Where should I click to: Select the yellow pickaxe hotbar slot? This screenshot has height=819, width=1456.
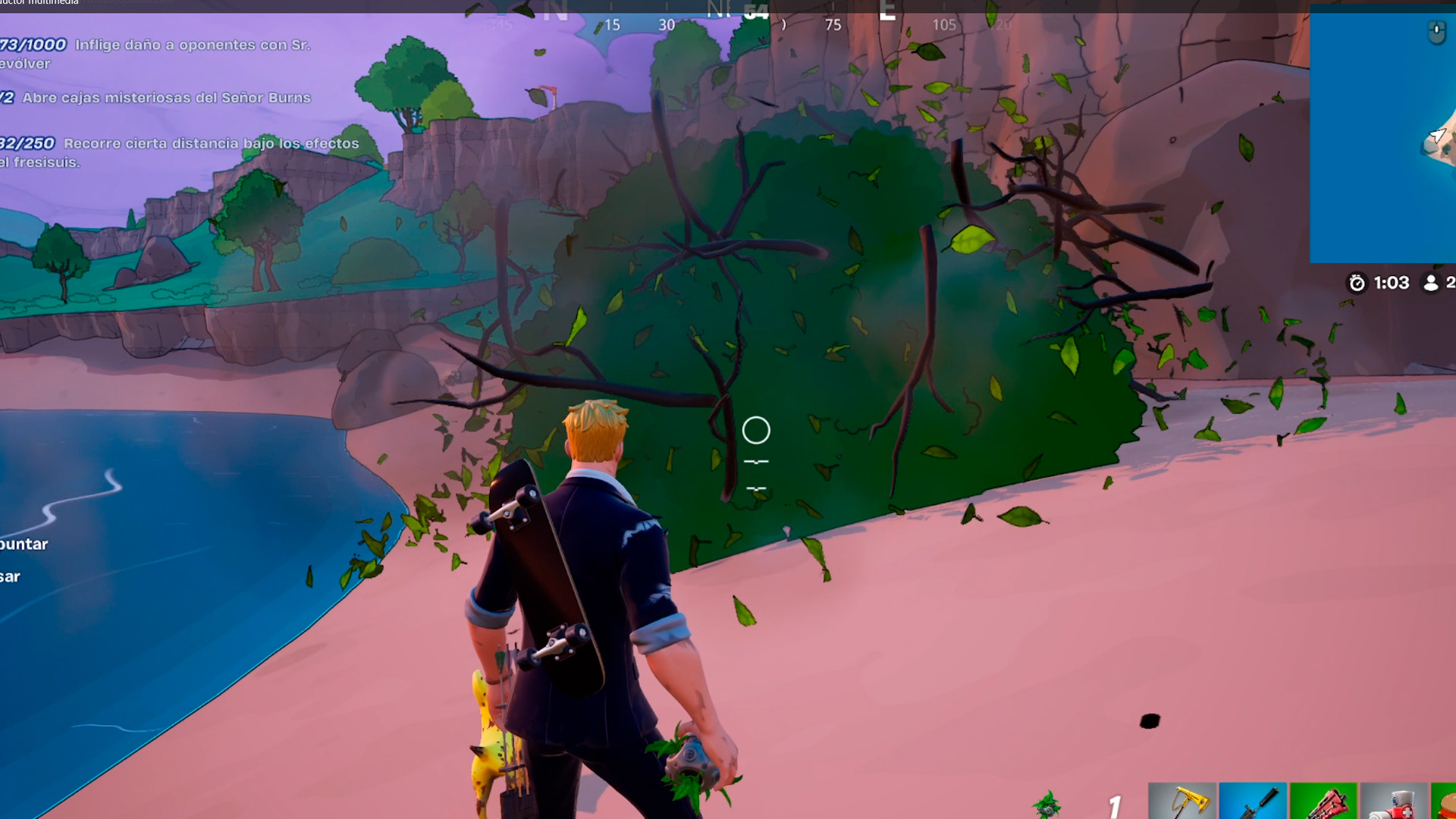pos(1181,802)
